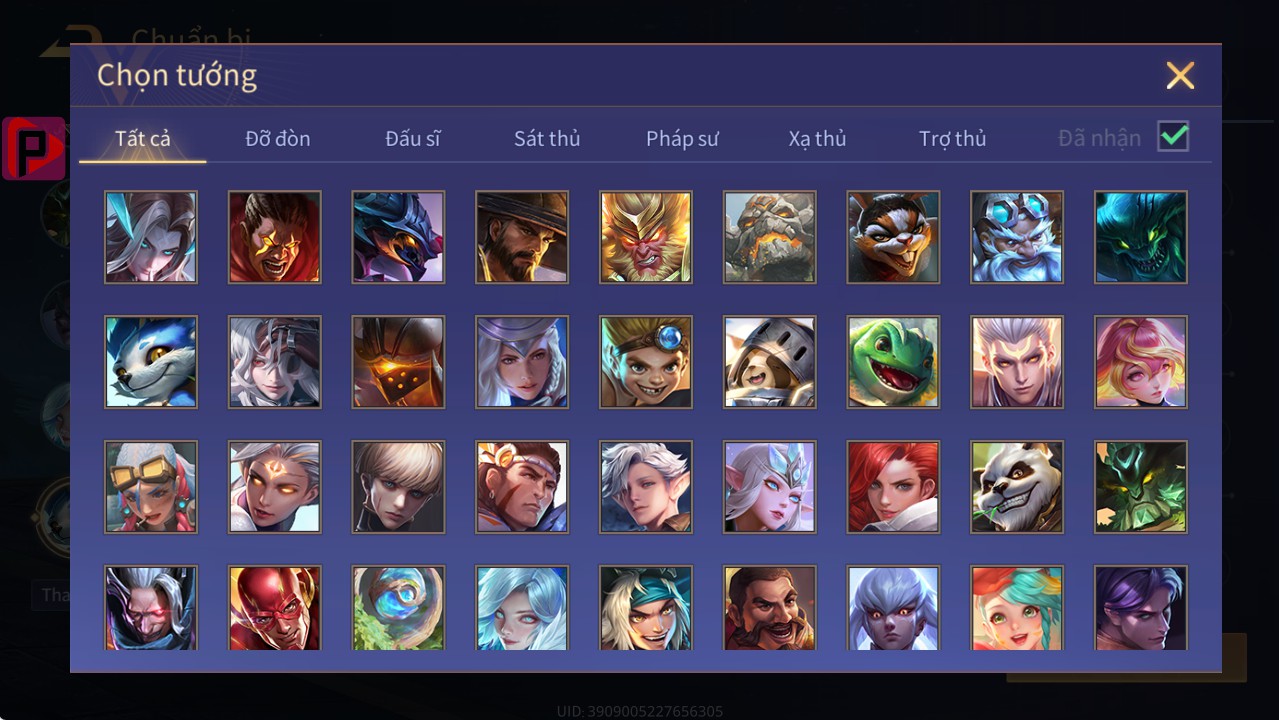Select the Xạ thủ category tab
Screen dimensions: 1279x720
817,139
